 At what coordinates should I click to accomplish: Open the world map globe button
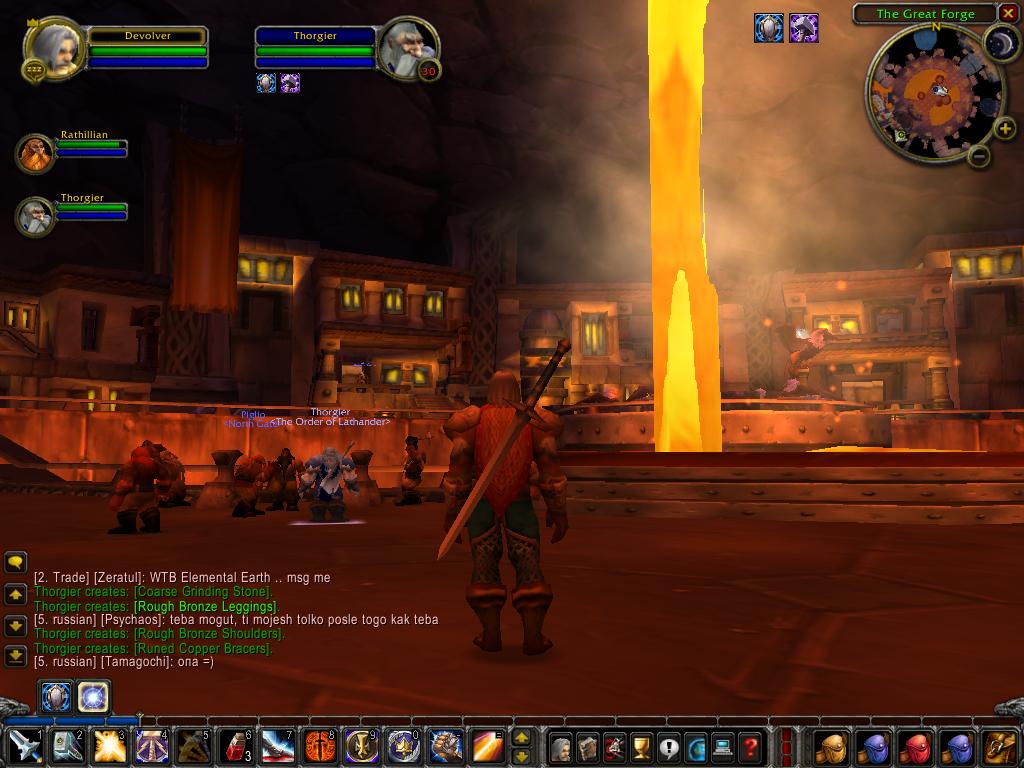pos(696,747)
